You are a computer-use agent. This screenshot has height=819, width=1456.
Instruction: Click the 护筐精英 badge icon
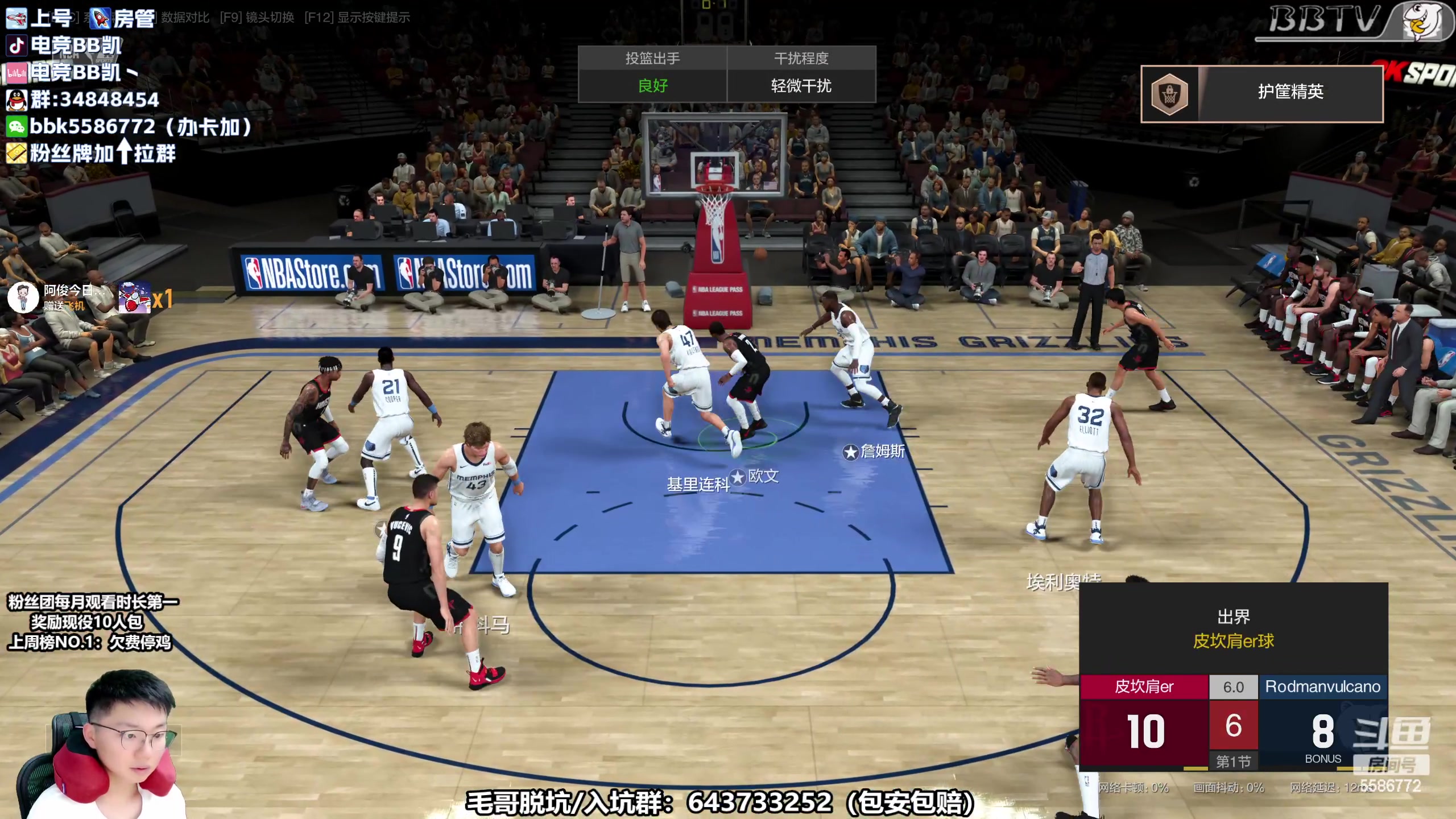click(1169, 94)
